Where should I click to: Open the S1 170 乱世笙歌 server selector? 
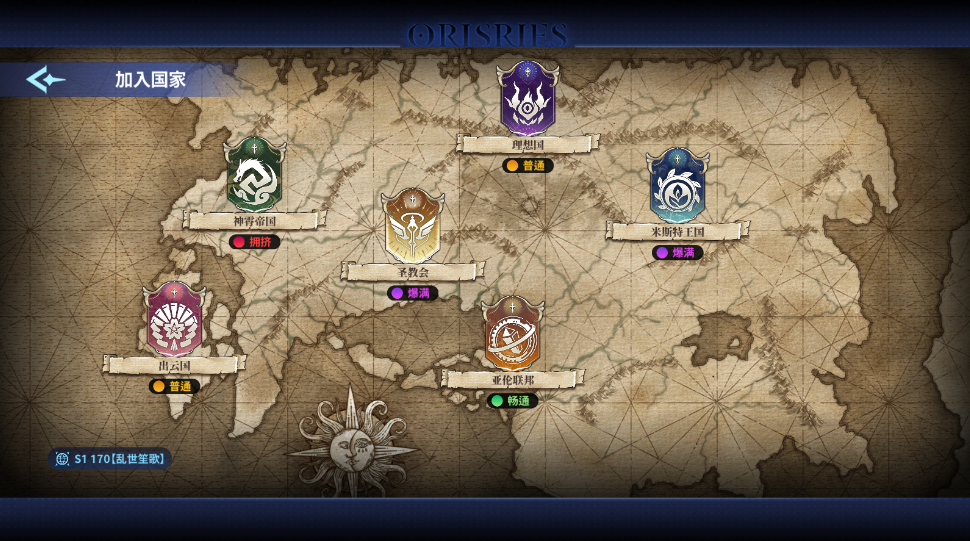[x=110, y=459]
